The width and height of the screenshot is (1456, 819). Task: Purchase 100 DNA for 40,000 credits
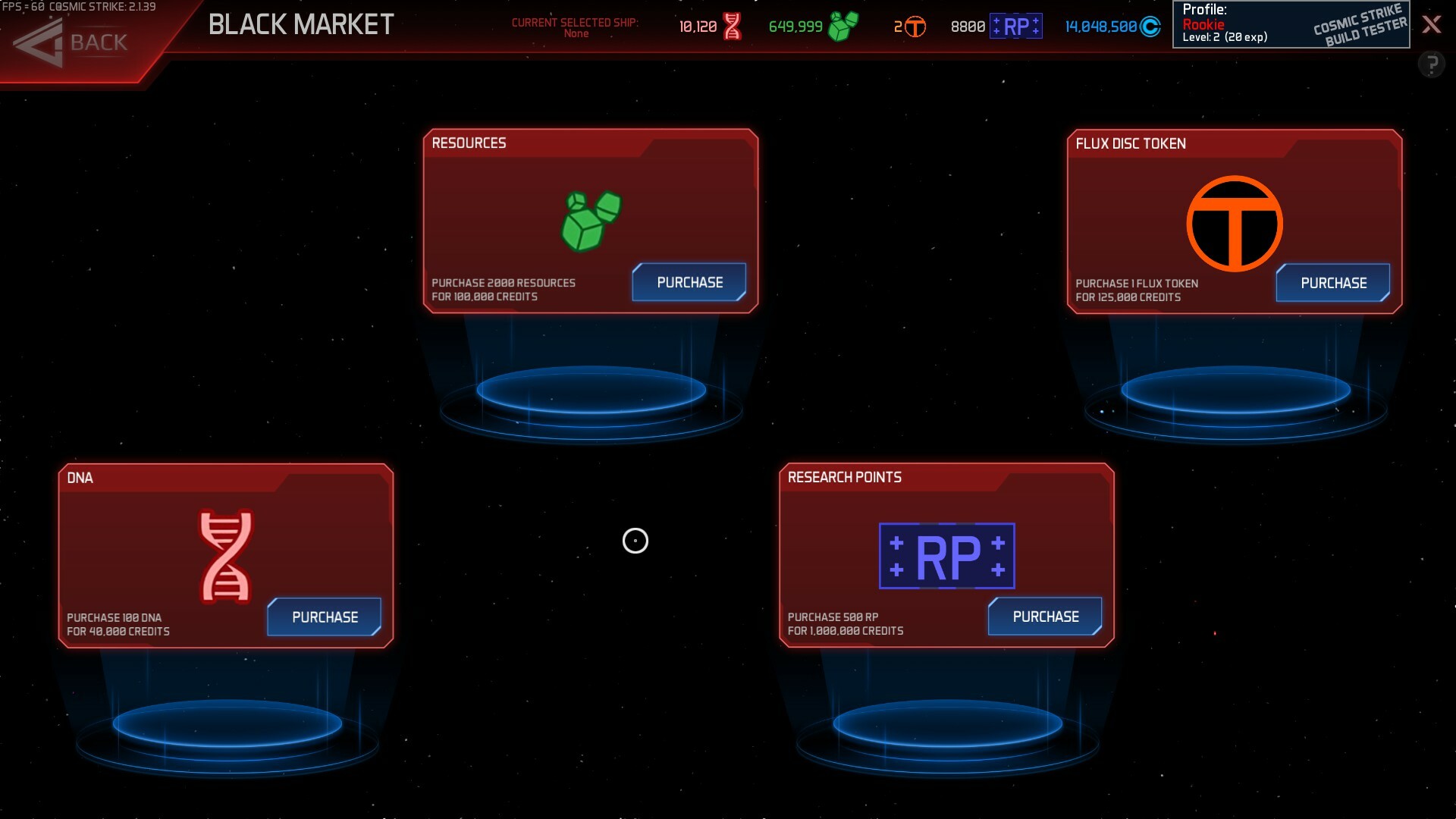[324, 617]
